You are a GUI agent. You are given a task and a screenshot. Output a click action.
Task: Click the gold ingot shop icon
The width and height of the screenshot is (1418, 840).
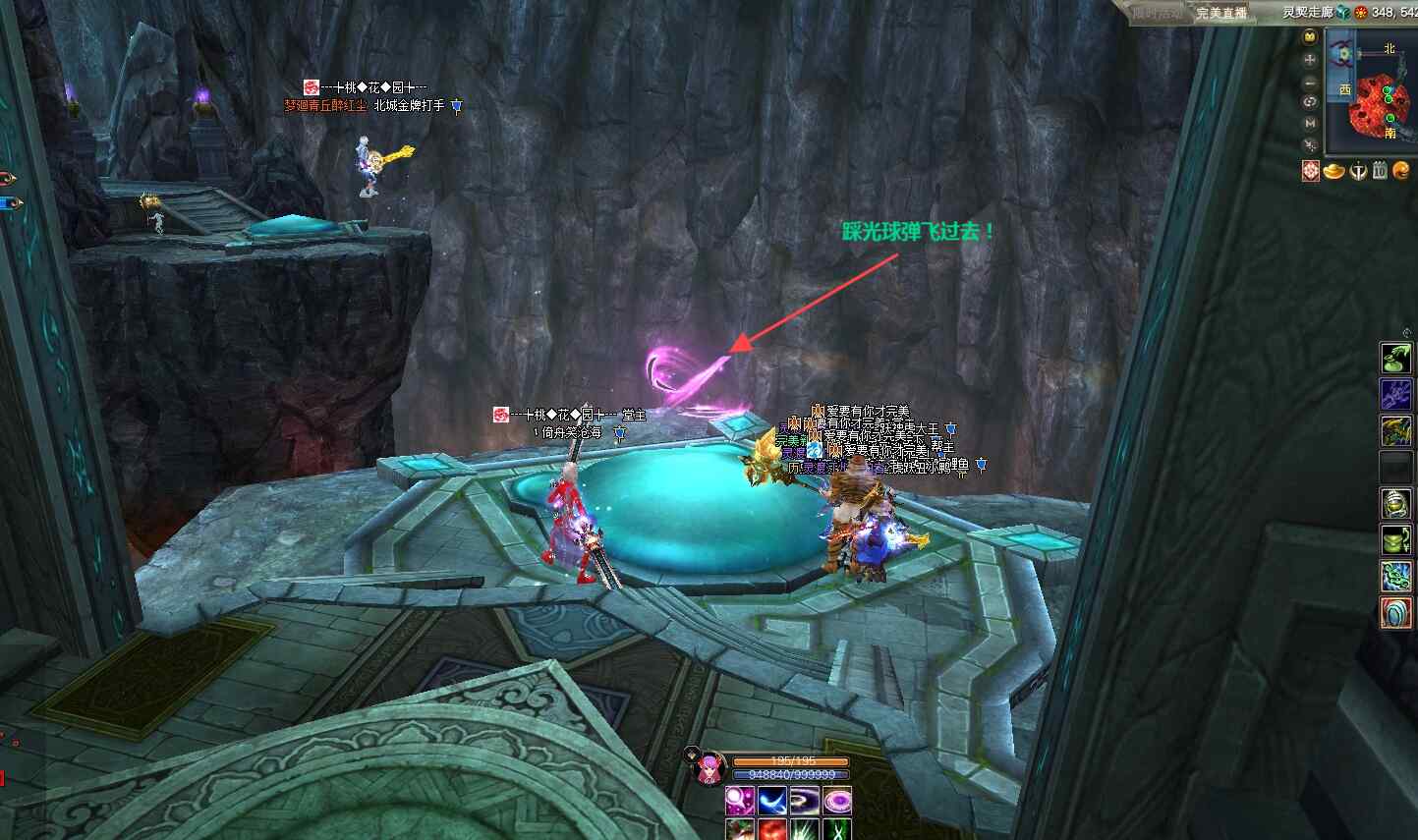click(1333, 172)
